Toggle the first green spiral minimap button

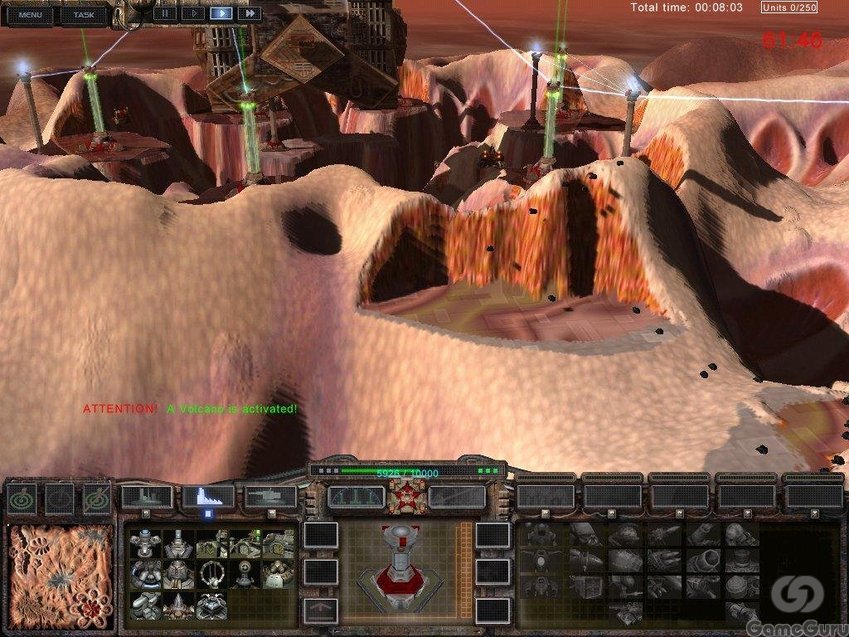pyautogui.click(x=21, y=498)
